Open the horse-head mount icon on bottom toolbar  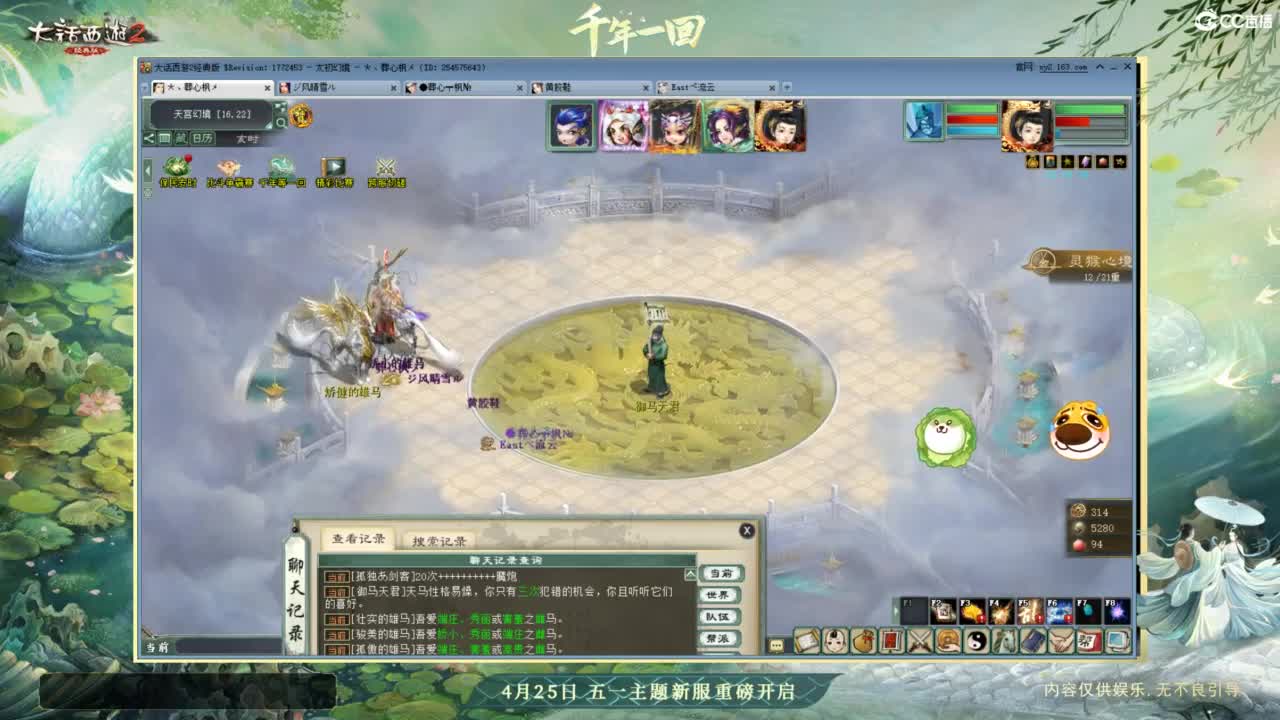coord(1002,641)
